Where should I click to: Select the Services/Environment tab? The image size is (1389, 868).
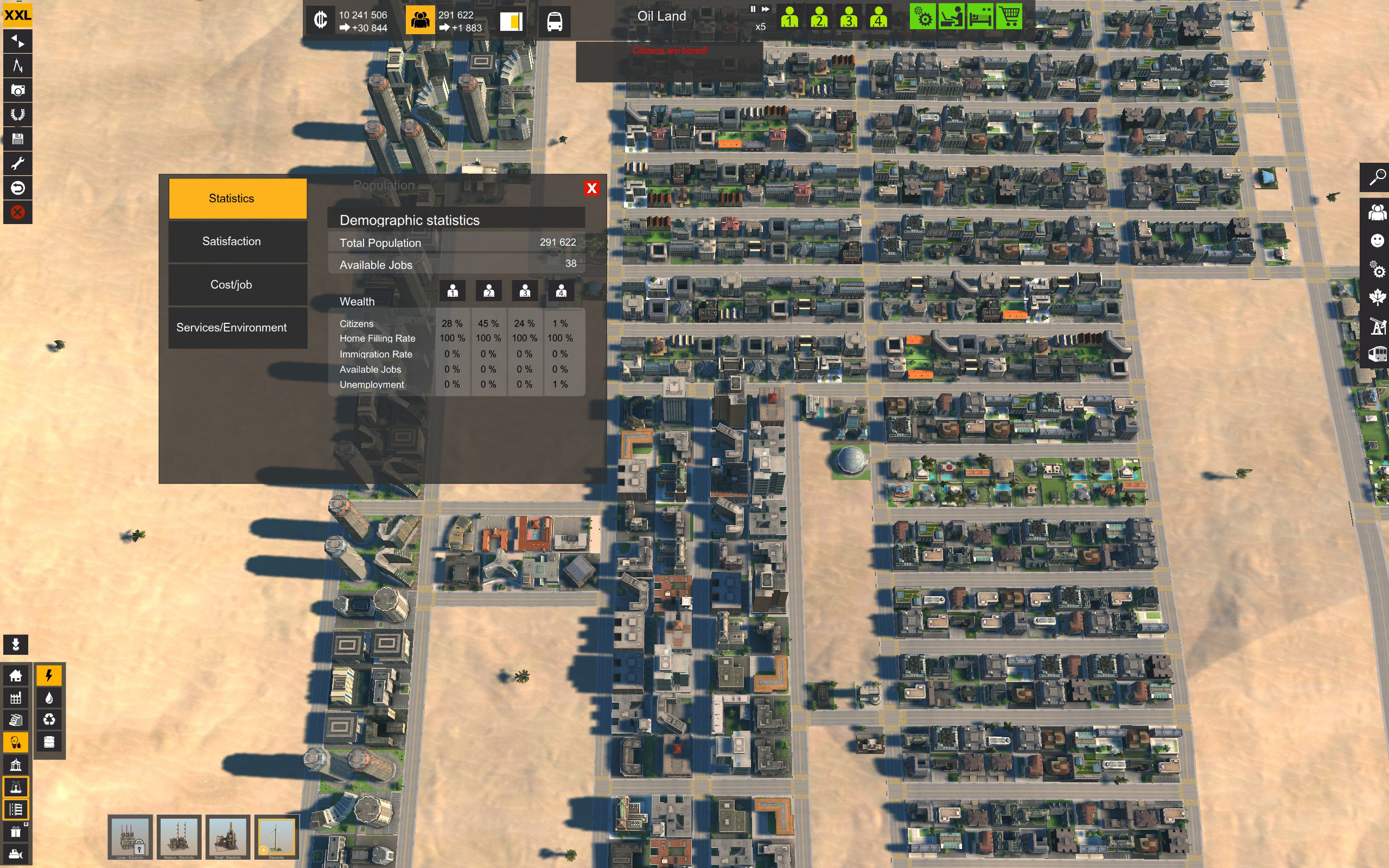(x=231, y=328)
